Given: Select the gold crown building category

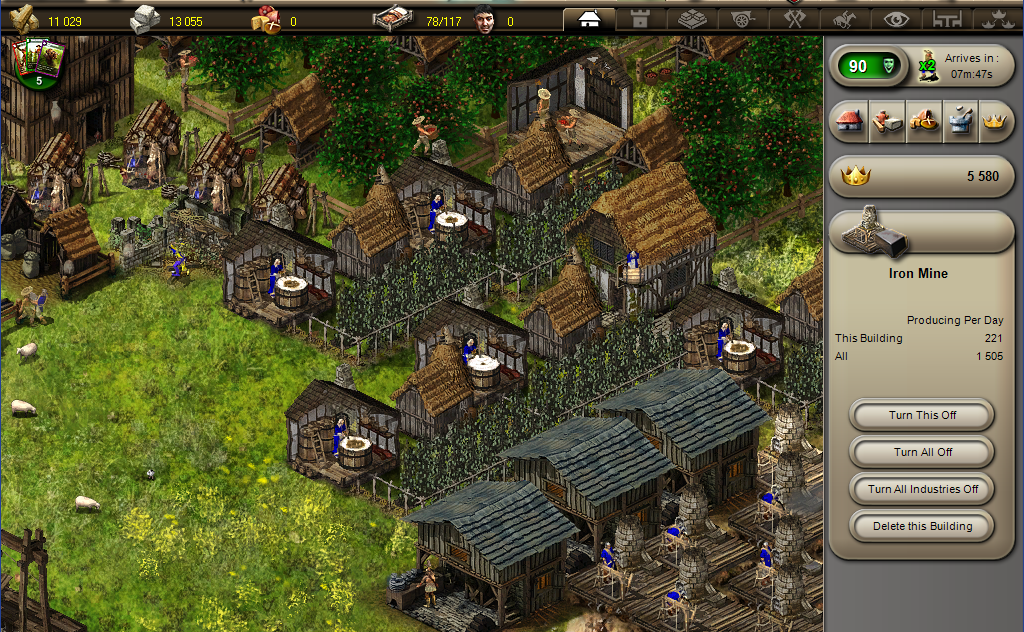Looking at the screenshot, I should [x=994, y=122].
